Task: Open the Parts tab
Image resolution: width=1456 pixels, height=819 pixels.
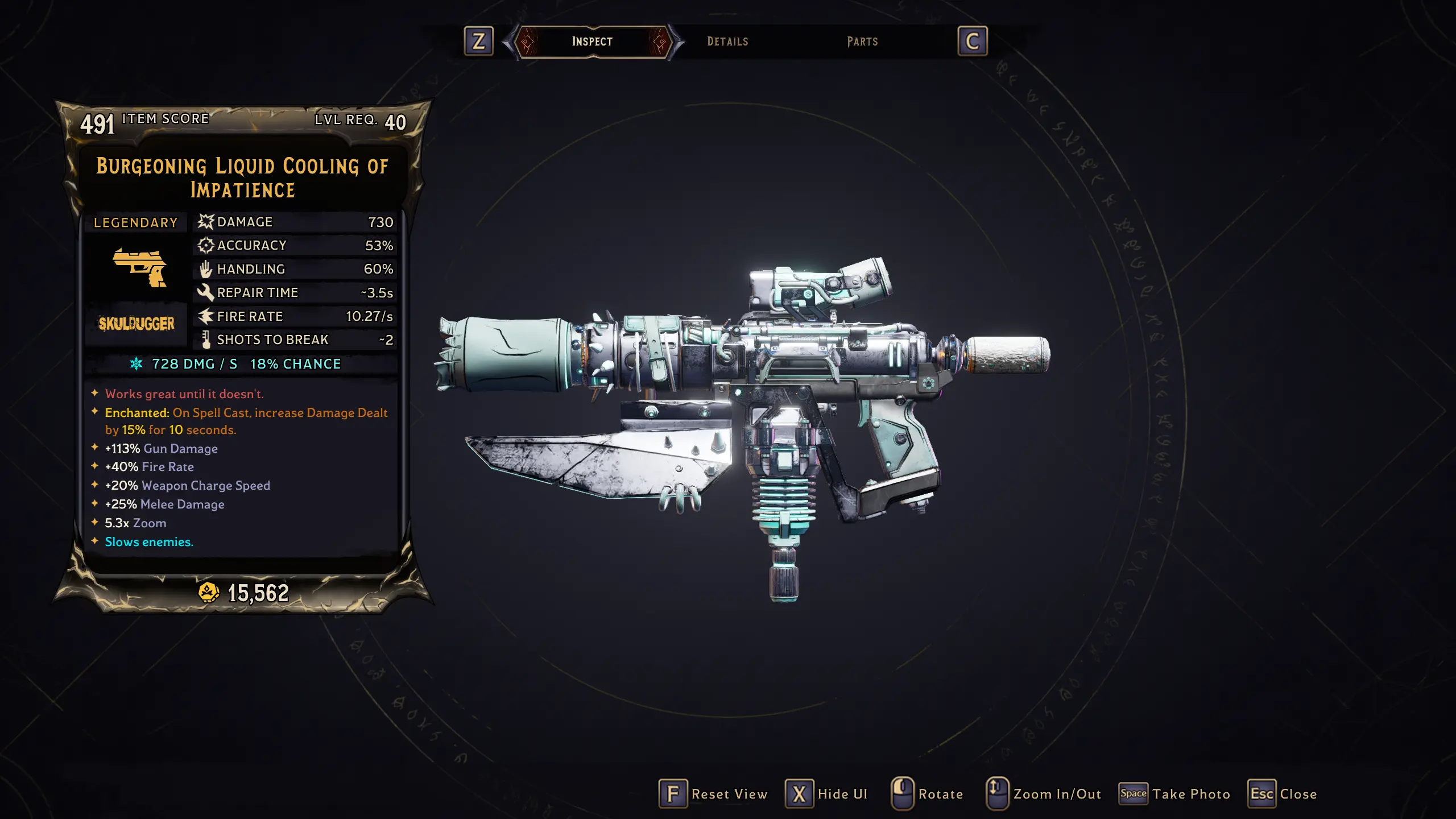Action: click(862, 42)
